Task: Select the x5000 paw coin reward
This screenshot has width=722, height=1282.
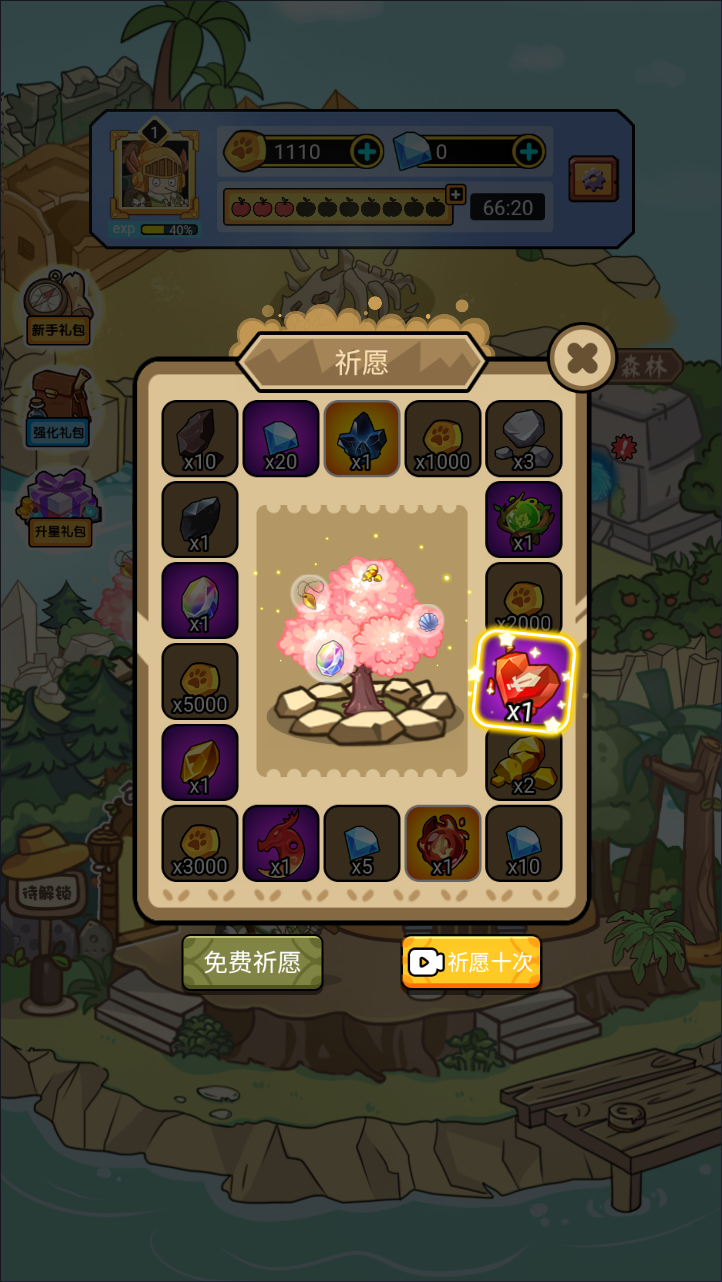Action: click(x=200, y=681)
